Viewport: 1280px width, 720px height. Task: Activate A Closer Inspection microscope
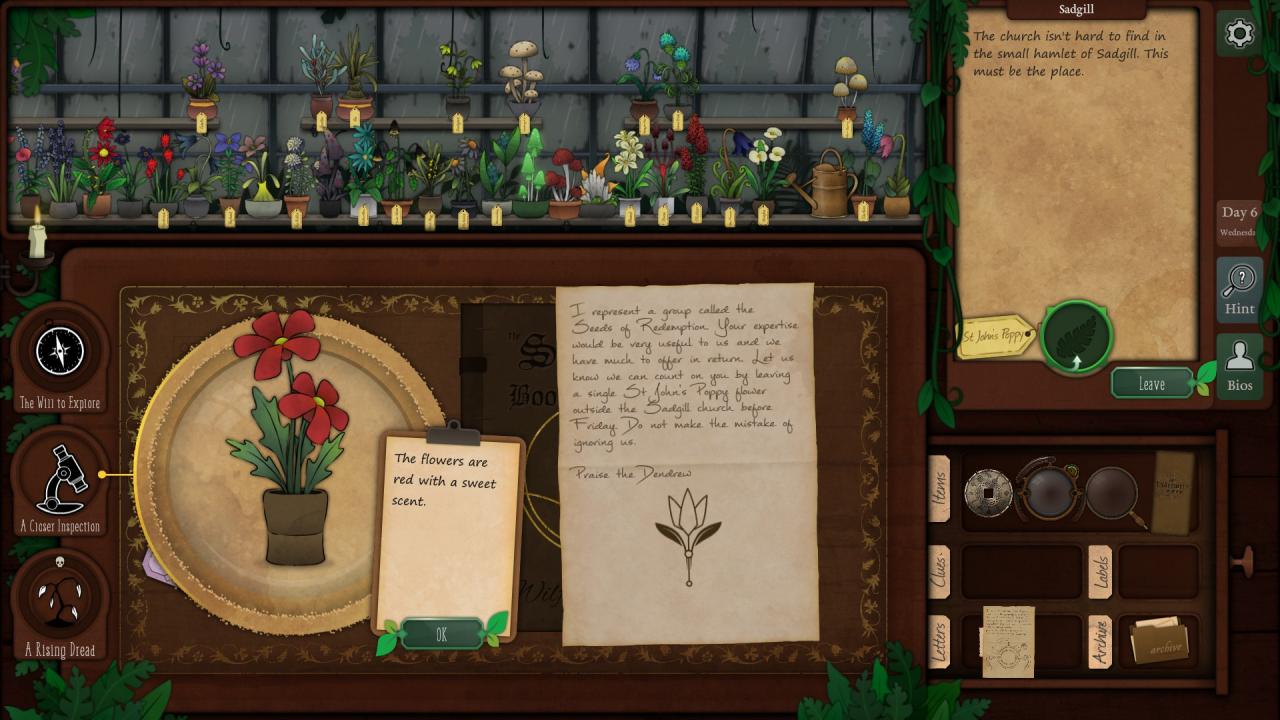[60, 479]
